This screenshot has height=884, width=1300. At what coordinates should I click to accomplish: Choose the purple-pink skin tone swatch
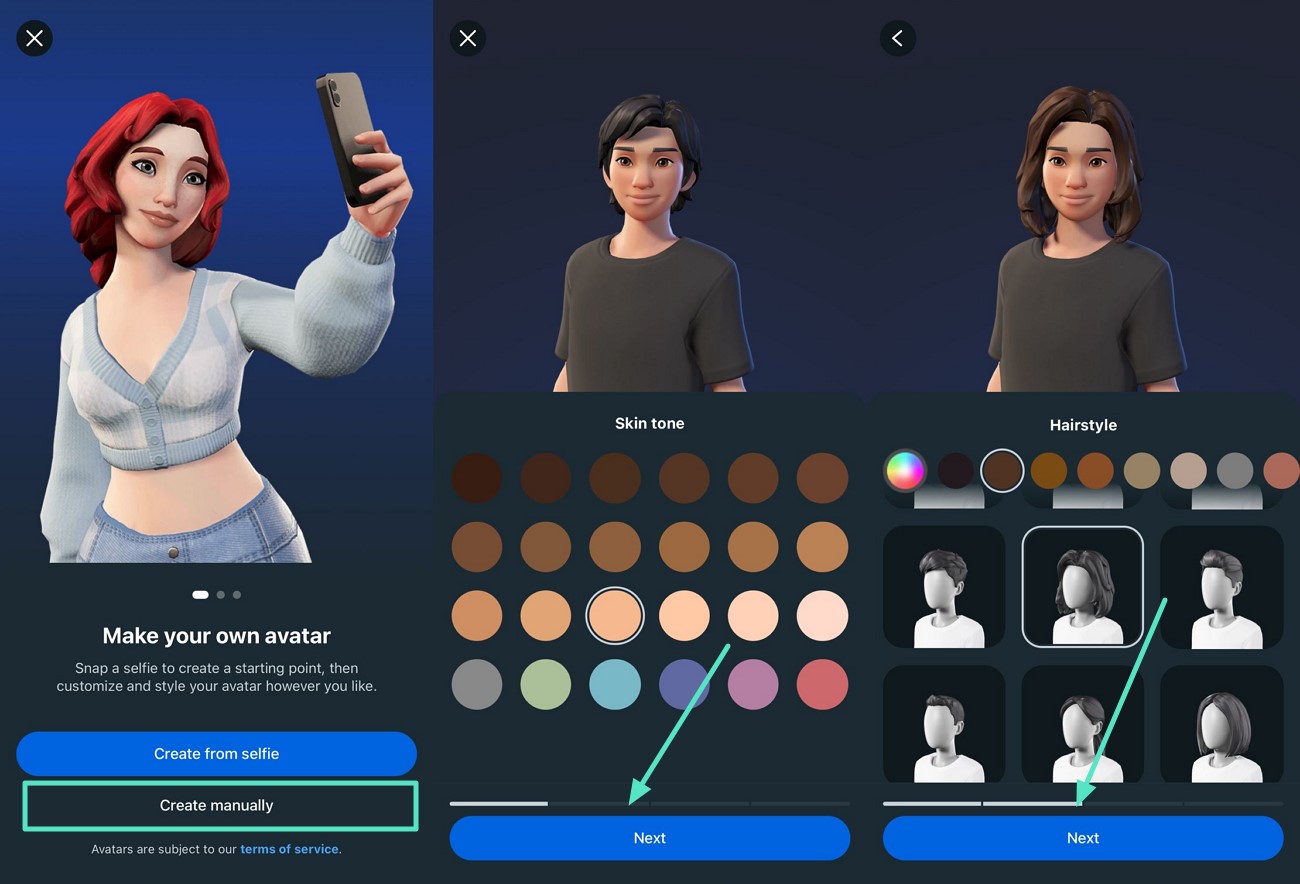point(753,685)
